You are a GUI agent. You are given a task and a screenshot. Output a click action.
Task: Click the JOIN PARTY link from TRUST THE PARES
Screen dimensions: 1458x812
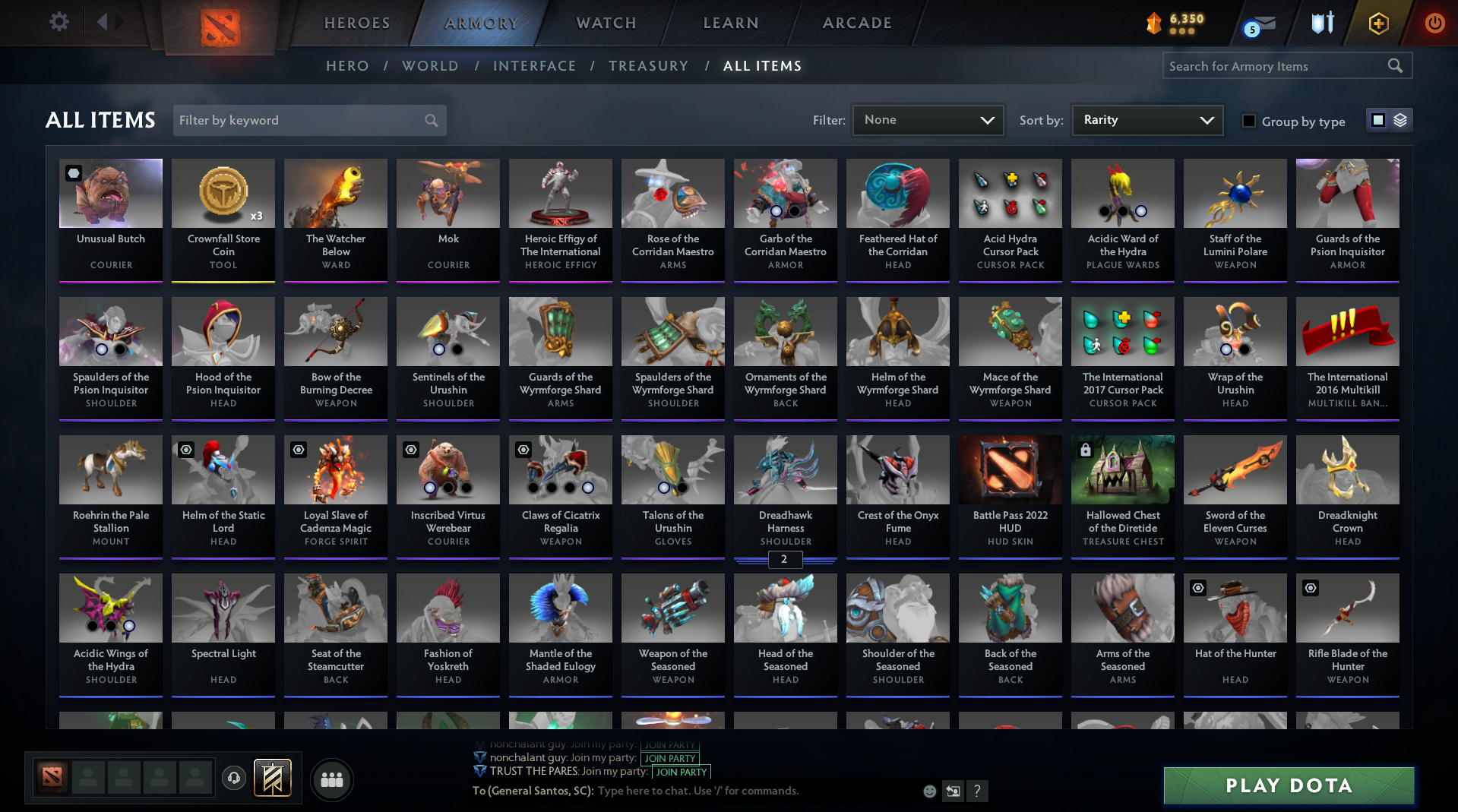pyautogui.click(x=680, y=772)
